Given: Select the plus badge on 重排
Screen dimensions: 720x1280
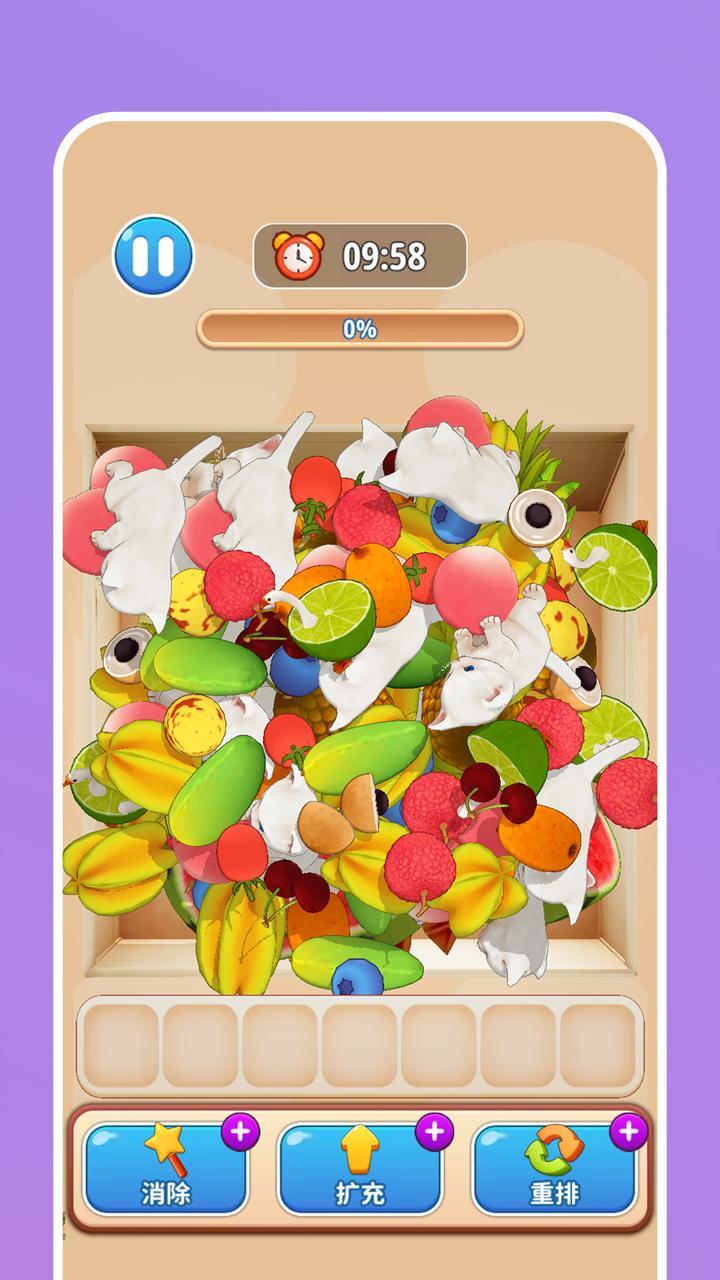Looking at the screenshot, I should pyautogui.click(x=628, y=1132).
